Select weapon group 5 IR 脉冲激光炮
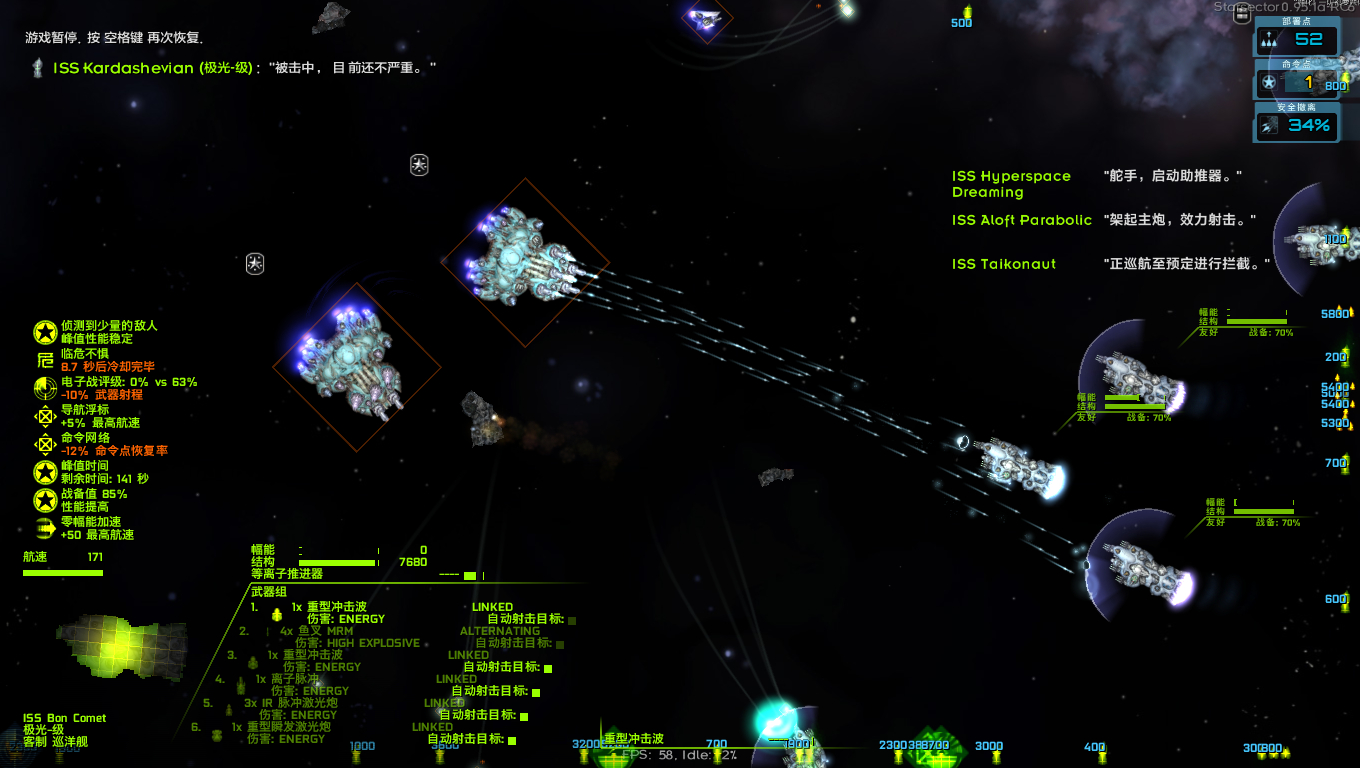This screenshot has width=1360, height=768. (x=292, y=703)
